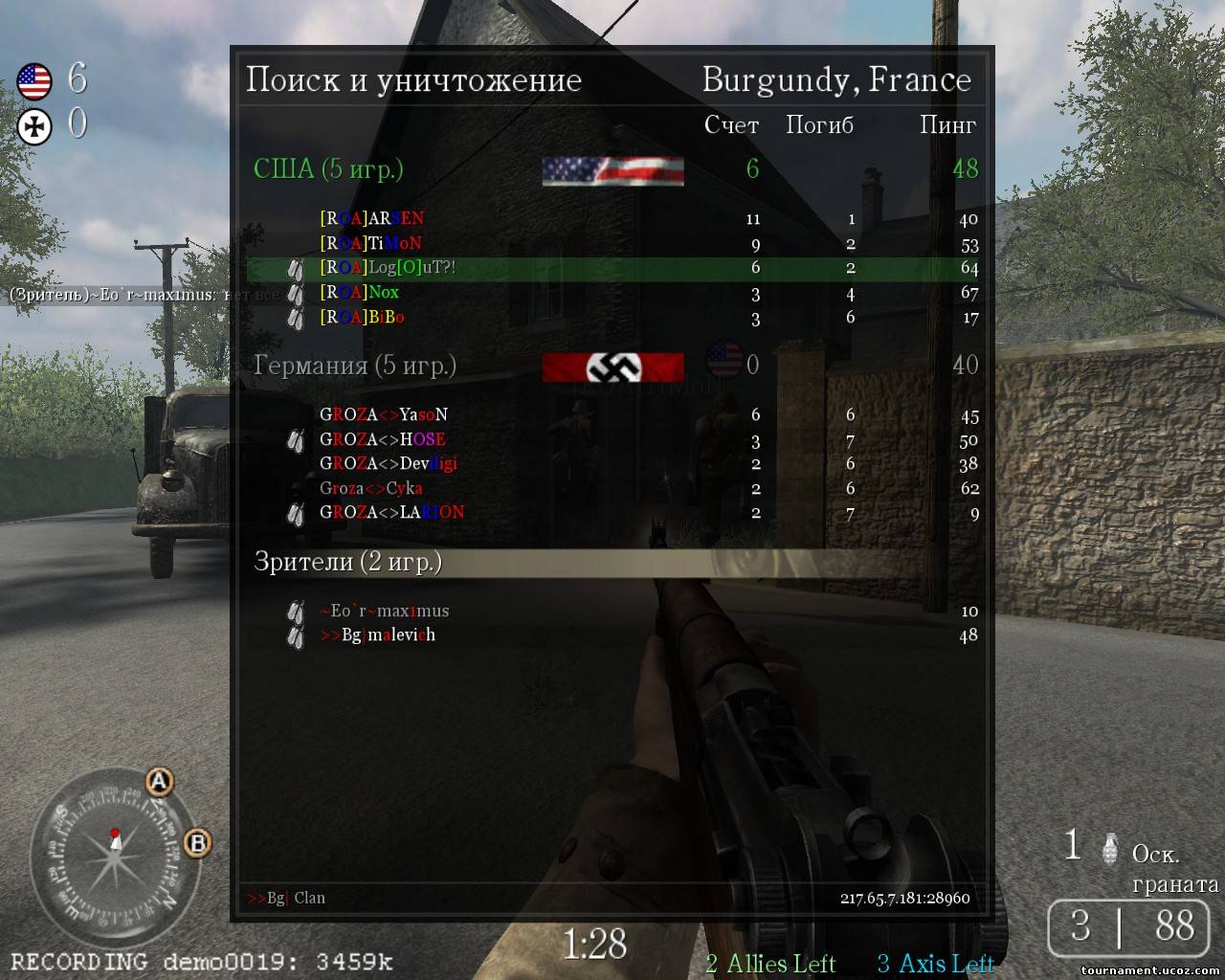Select the [ROA]BiBo player row
The image size is (1225, 980).
362,317
